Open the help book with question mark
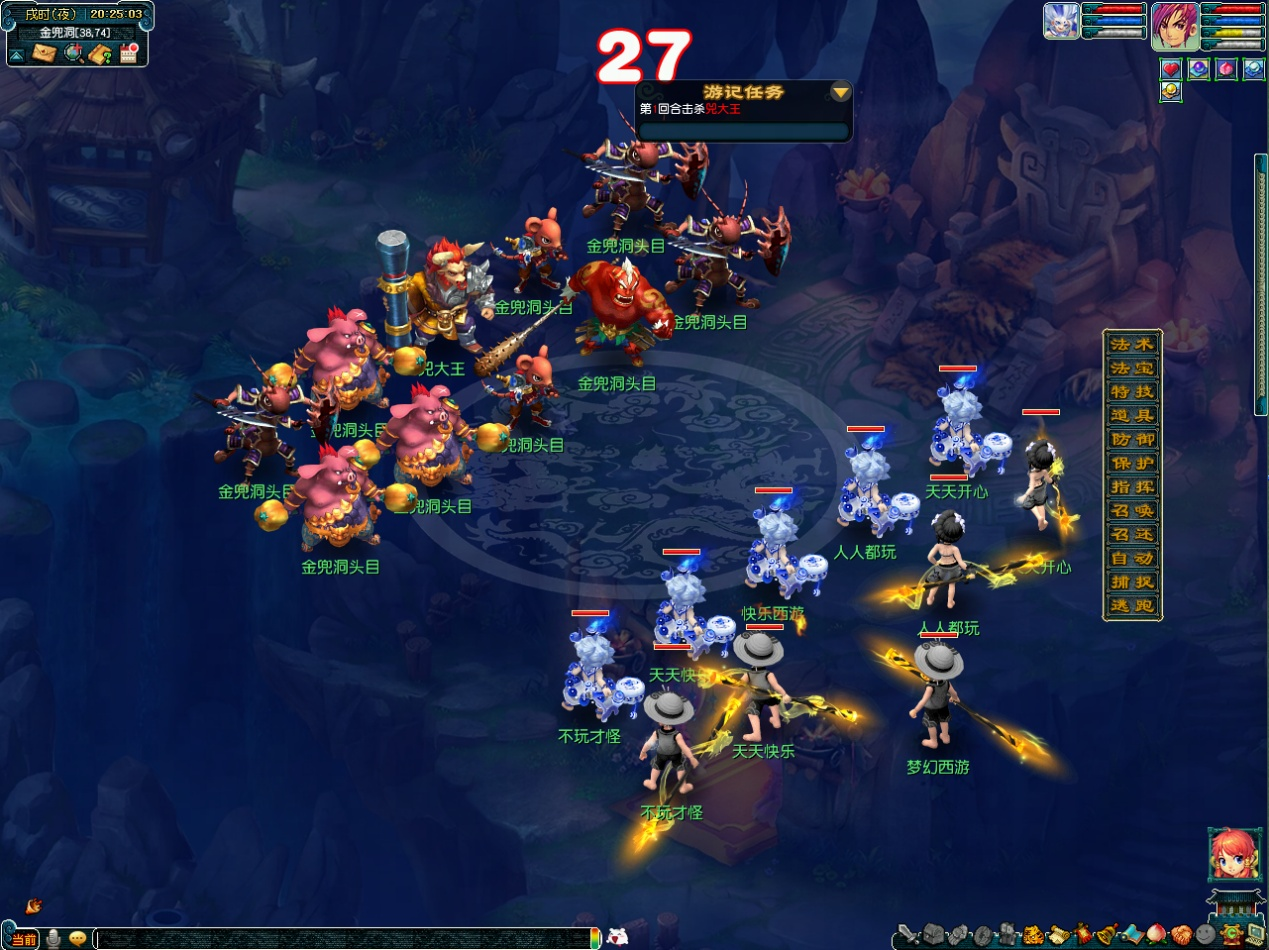This screenshot has height=950, width=1269. tap(100, 54)
